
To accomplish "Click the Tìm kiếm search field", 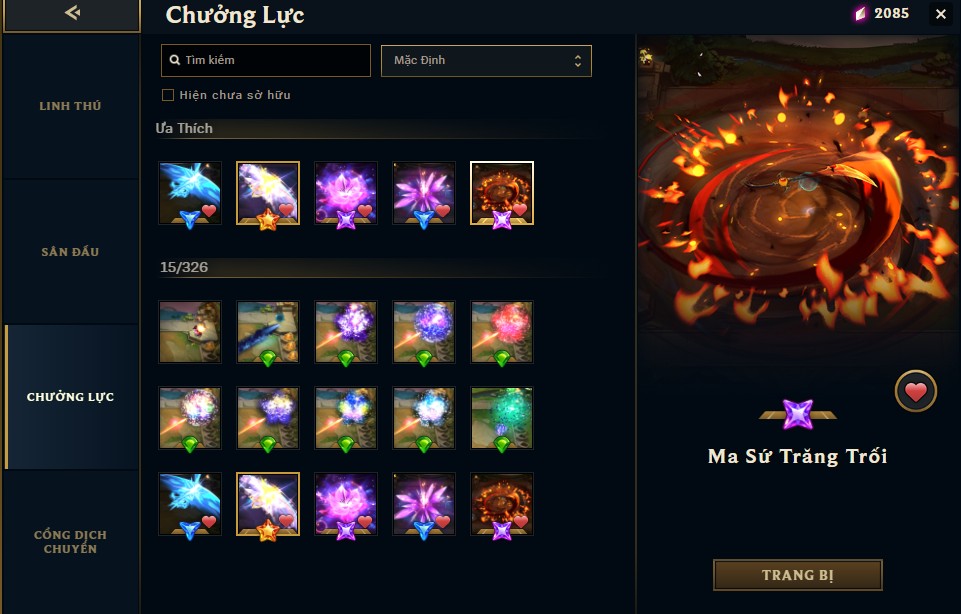I will pos(266,61).
